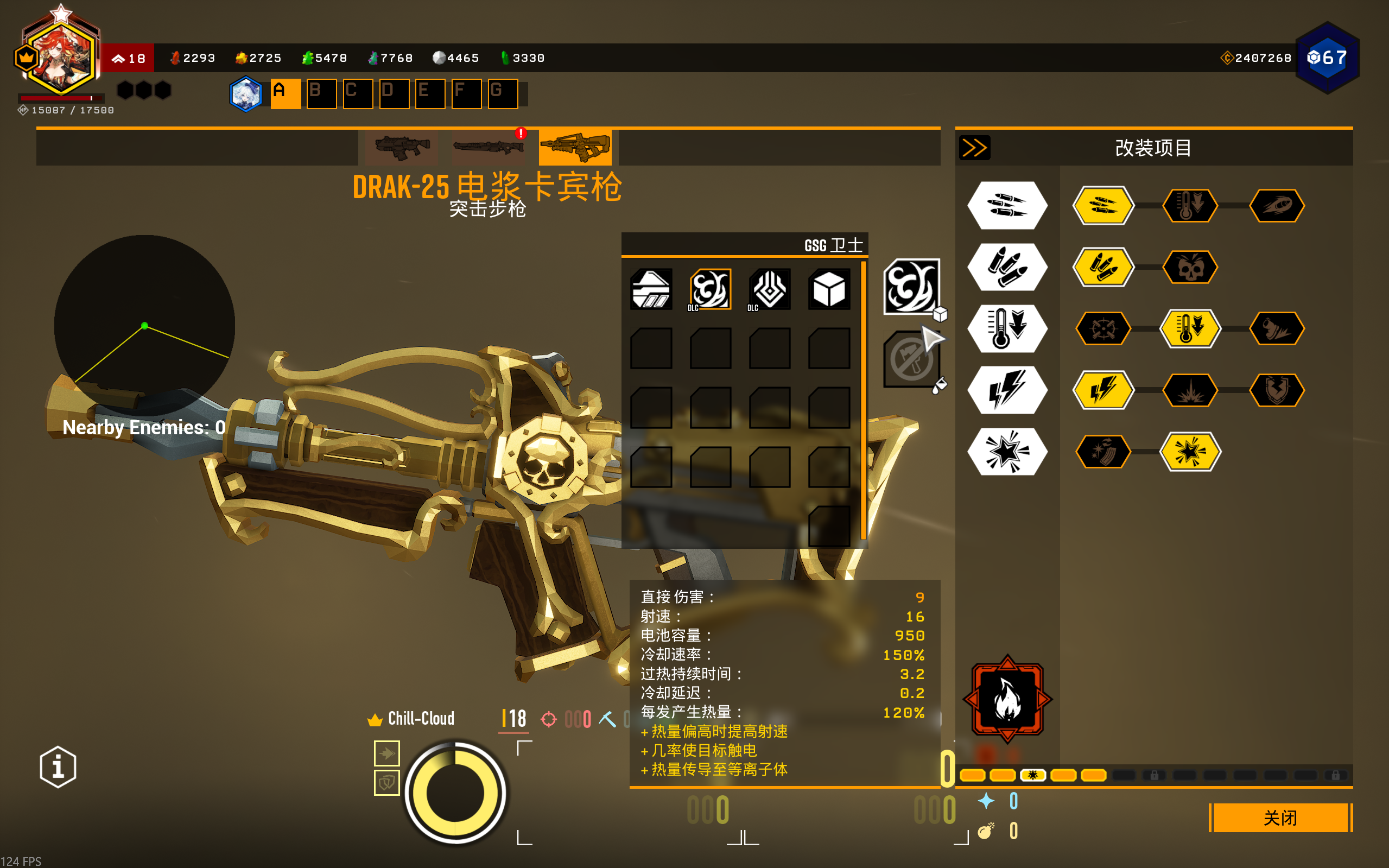Screen dimensions: 1389x868
Task: Switch to loadout slot B
Action: (321, 93)
